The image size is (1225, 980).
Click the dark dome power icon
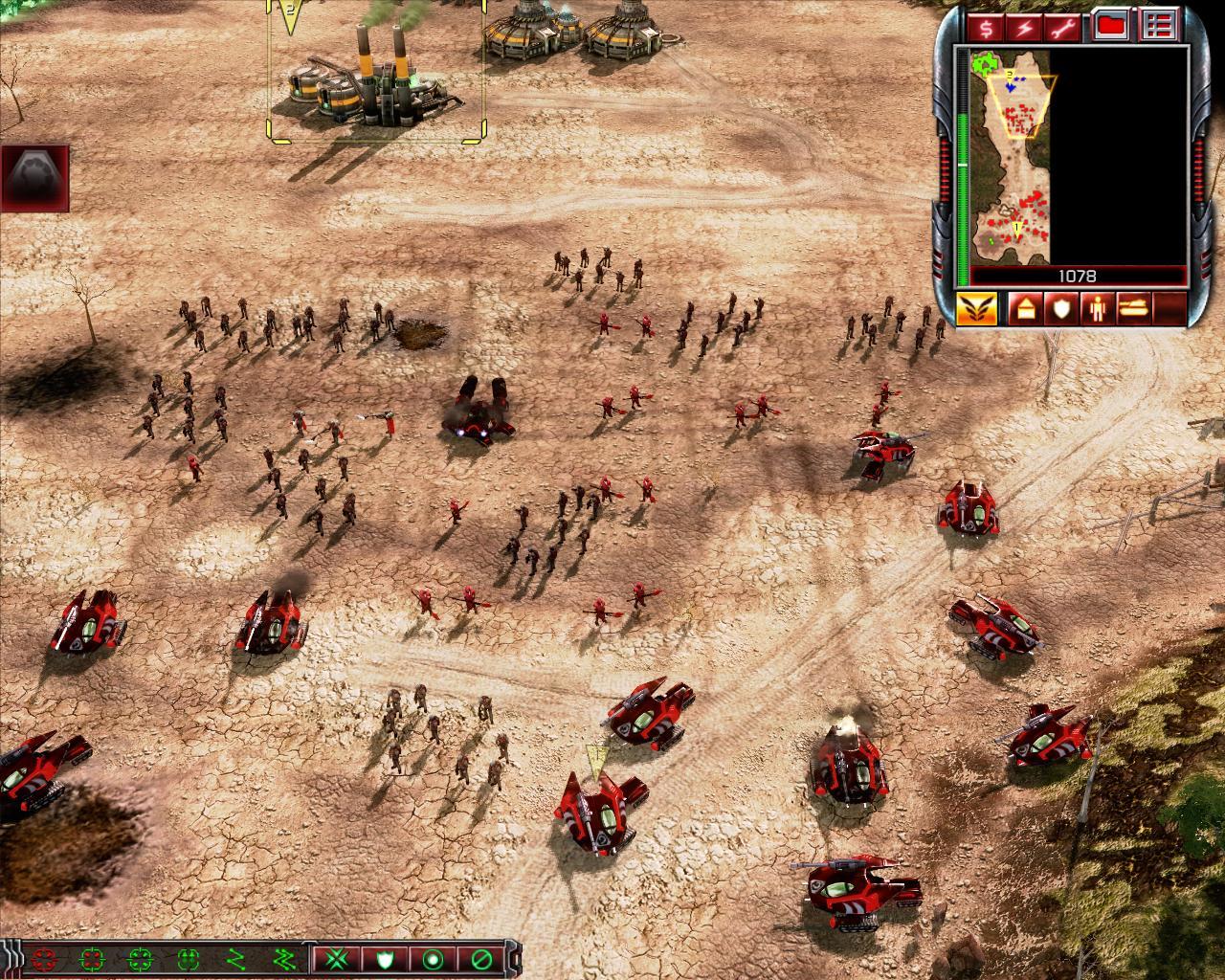click(34, 178)
